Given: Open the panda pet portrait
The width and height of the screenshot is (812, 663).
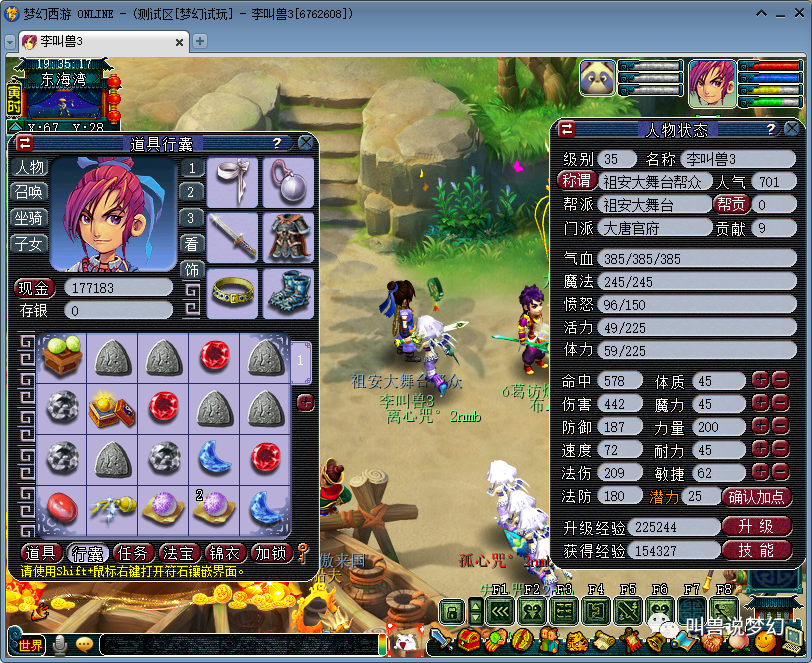Looking at the screenshot, I should (x=598, y=78).
